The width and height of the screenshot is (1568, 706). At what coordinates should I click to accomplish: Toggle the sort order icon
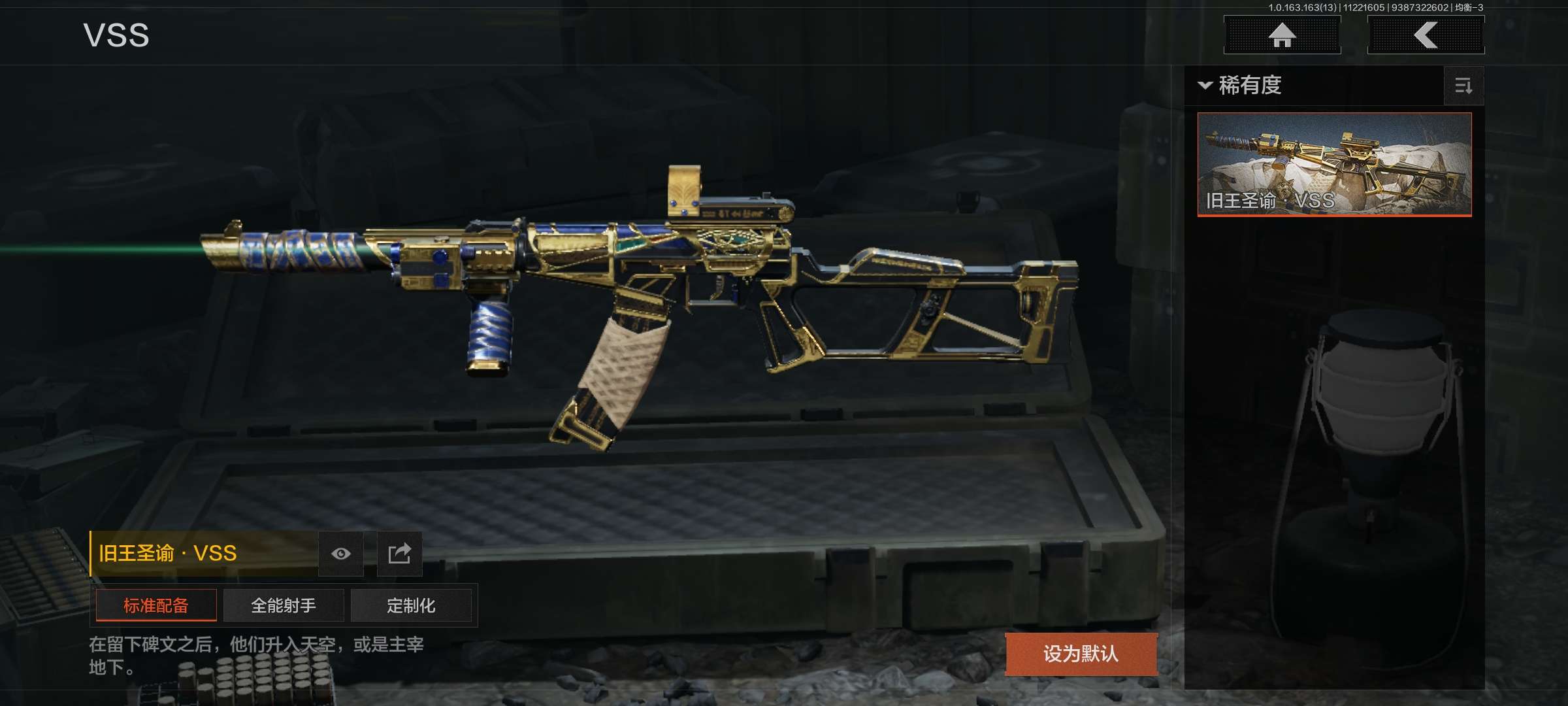point(1463,86)
